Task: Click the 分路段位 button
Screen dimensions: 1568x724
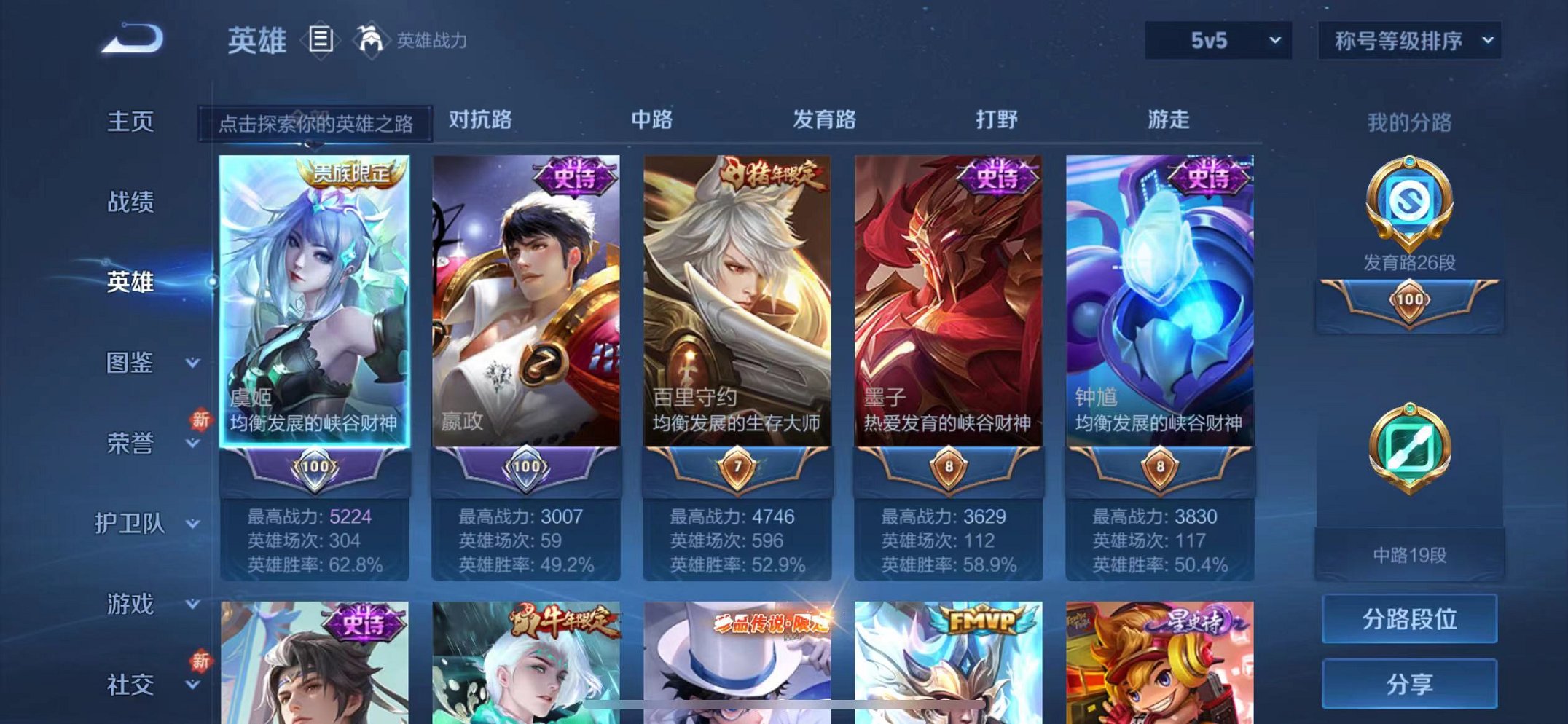Action: pyautogui.click(x=1409, y=620)
